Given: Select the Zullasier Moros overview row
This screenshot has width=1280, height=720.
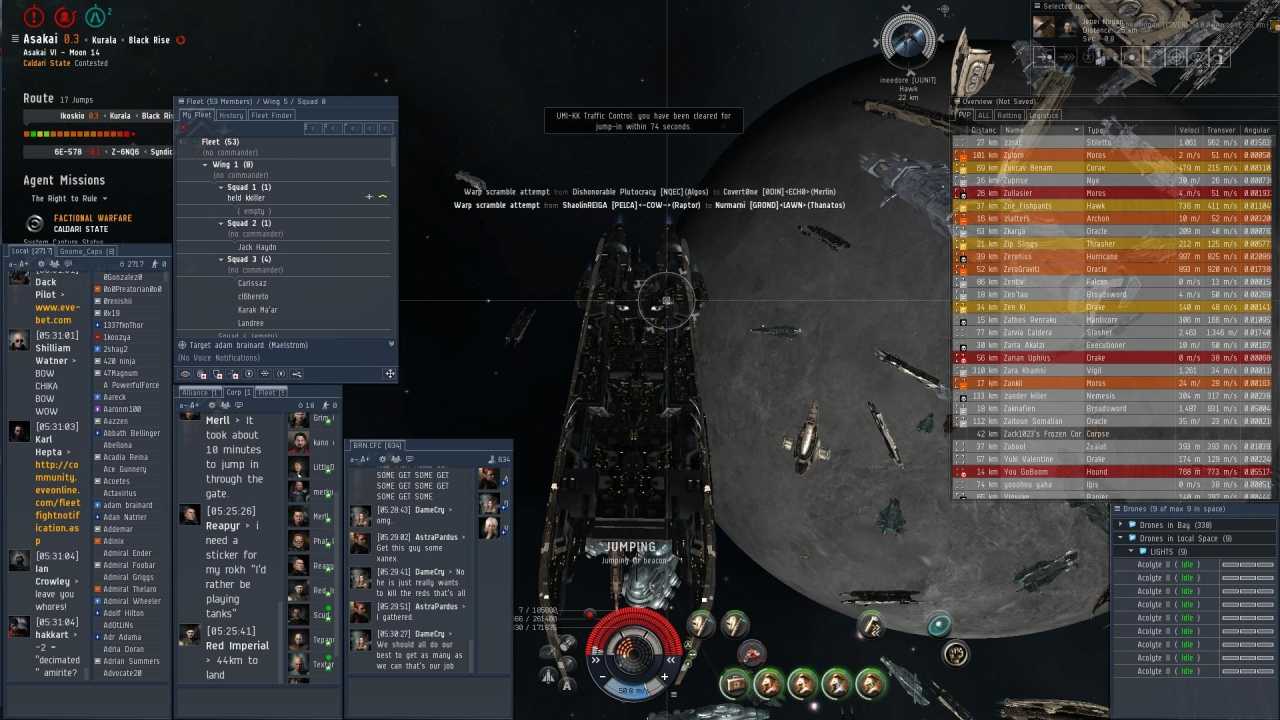Looking at the screenshot, I should pos(1030,193).
